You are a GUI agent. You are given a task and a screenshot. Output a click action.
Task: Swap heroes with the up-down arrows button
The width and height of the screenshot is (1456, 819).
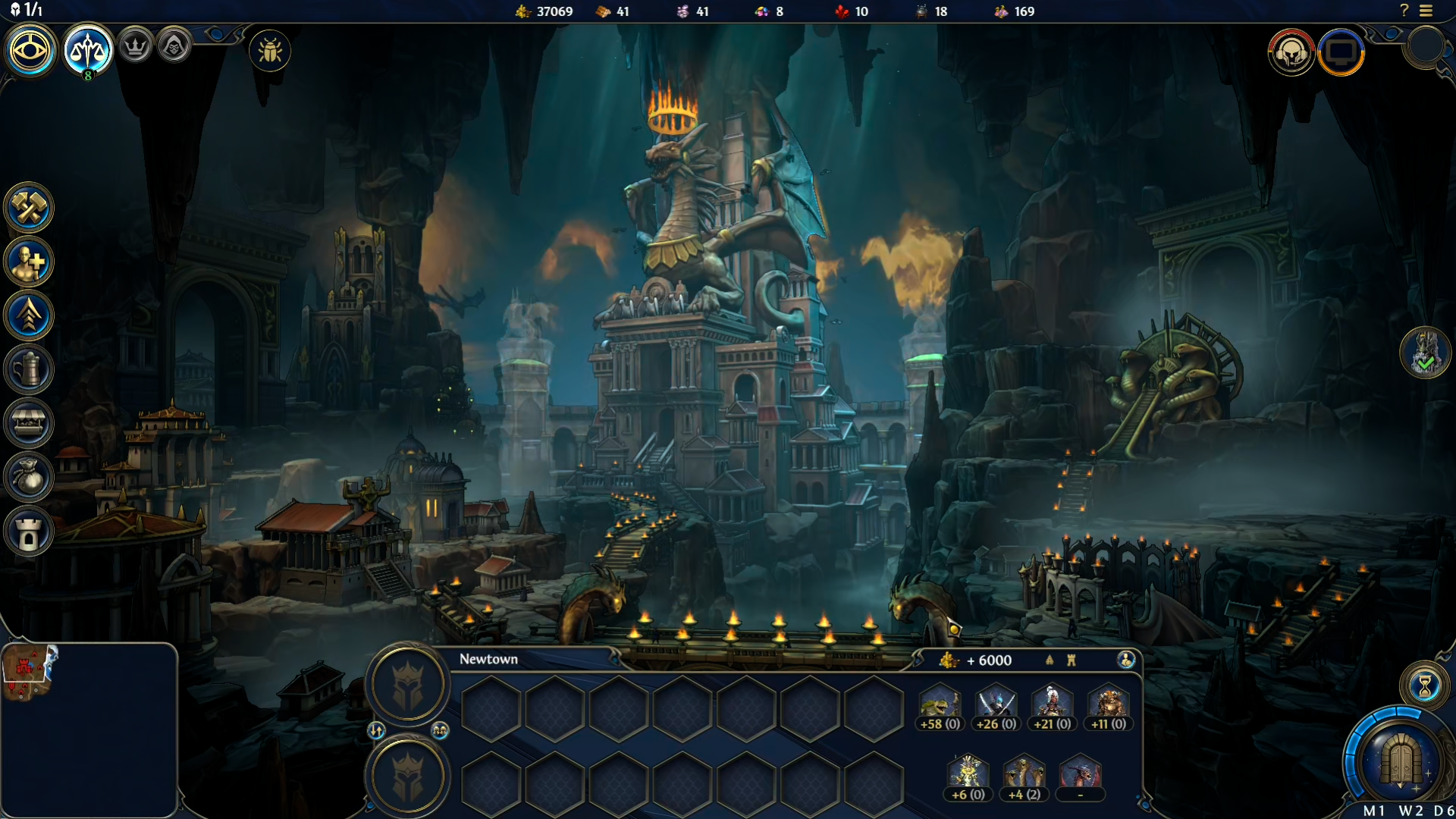377,730
